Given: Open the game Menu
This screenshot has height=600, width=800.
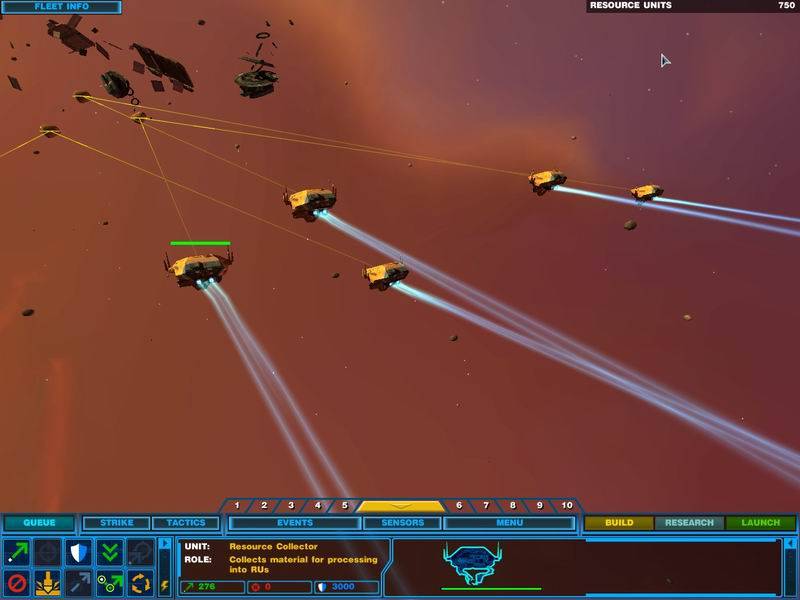Looking at the screenshot, I should tap(509, 523).
